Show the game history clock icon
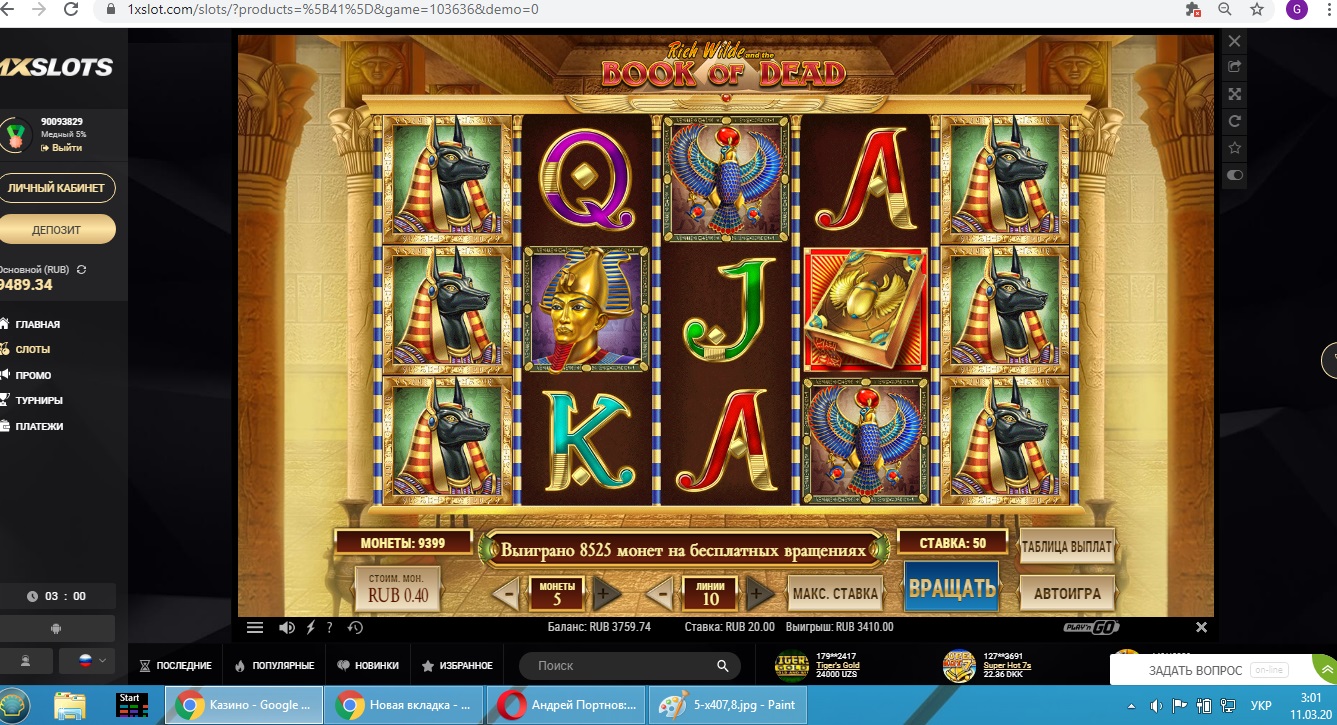This screenshot has width=1337, height=725. coord(355,628)
